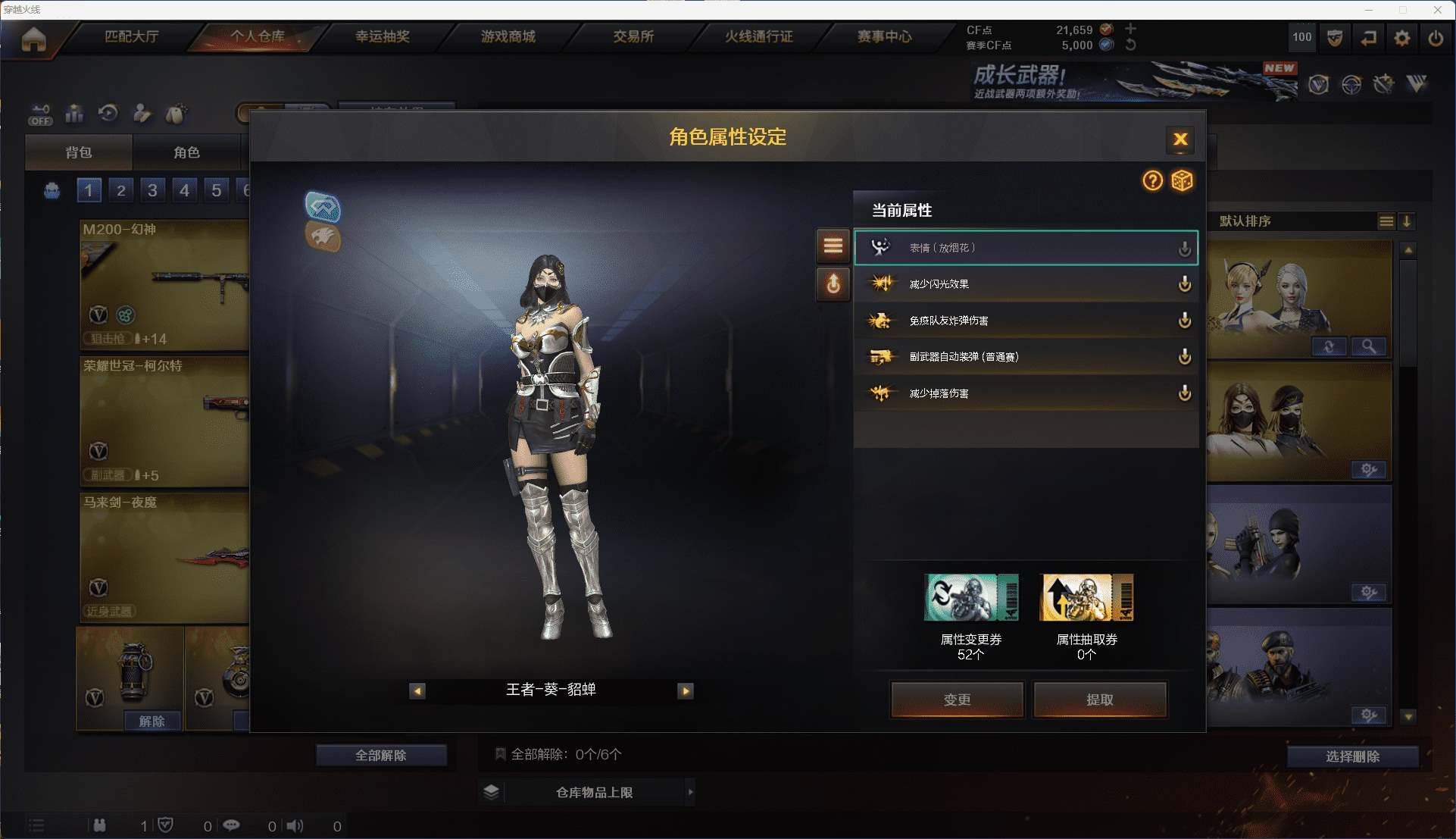1456x839 pixels.
Task: Select the 表情（放烟花）attribute row
Action: 1025,248
